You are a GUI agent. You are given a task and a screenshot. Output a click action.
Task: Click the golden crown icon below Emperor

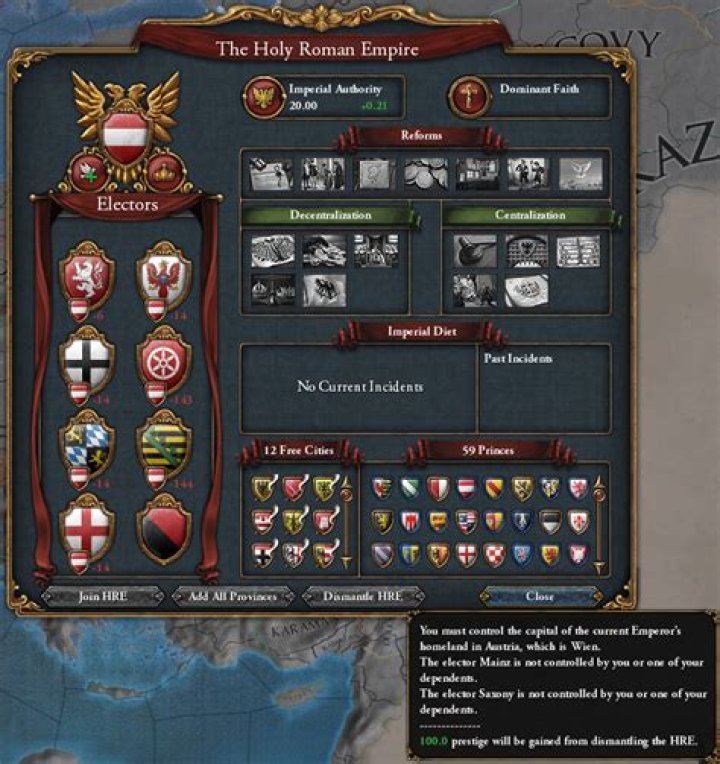164,172
